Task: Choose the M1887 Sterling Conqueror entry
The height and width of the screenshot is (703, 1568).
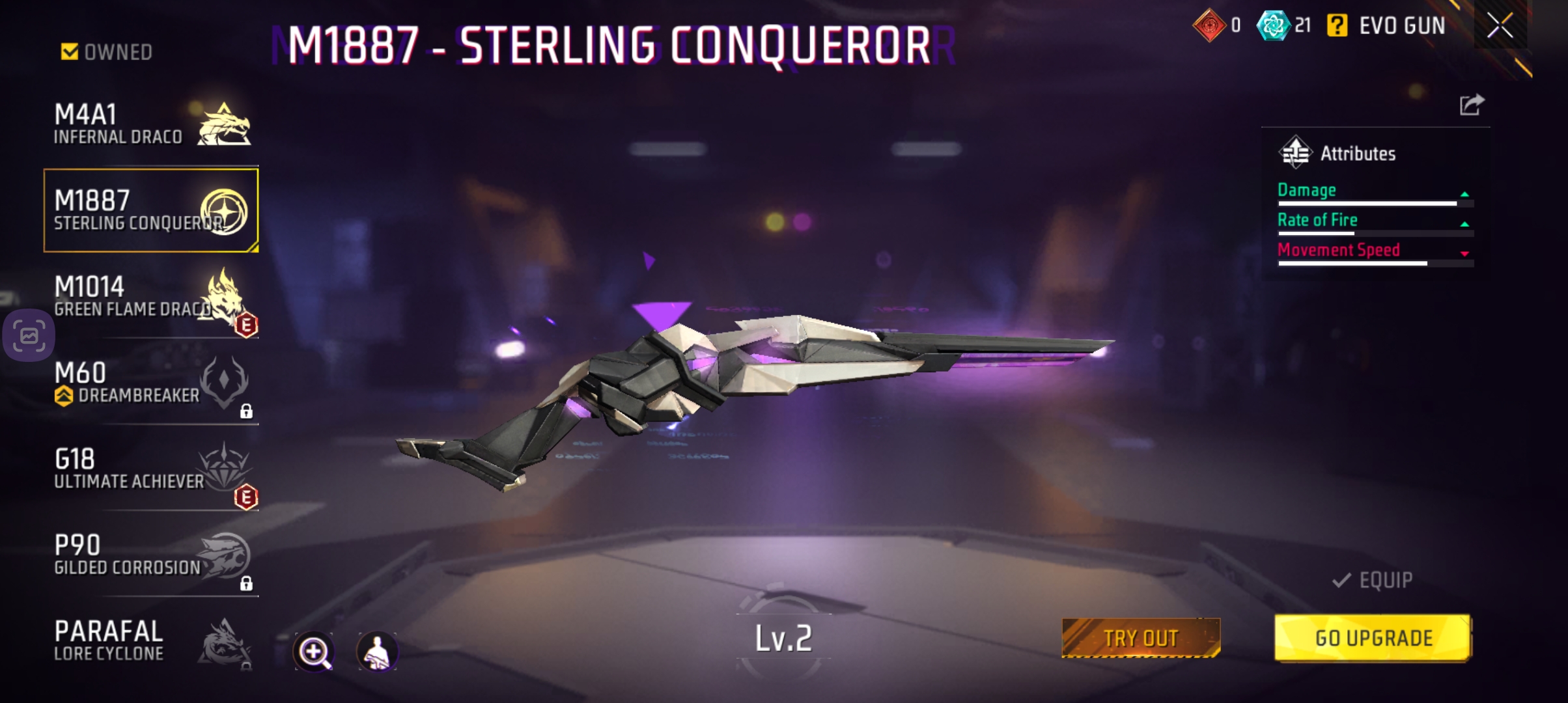Action: tap(151, 210)
